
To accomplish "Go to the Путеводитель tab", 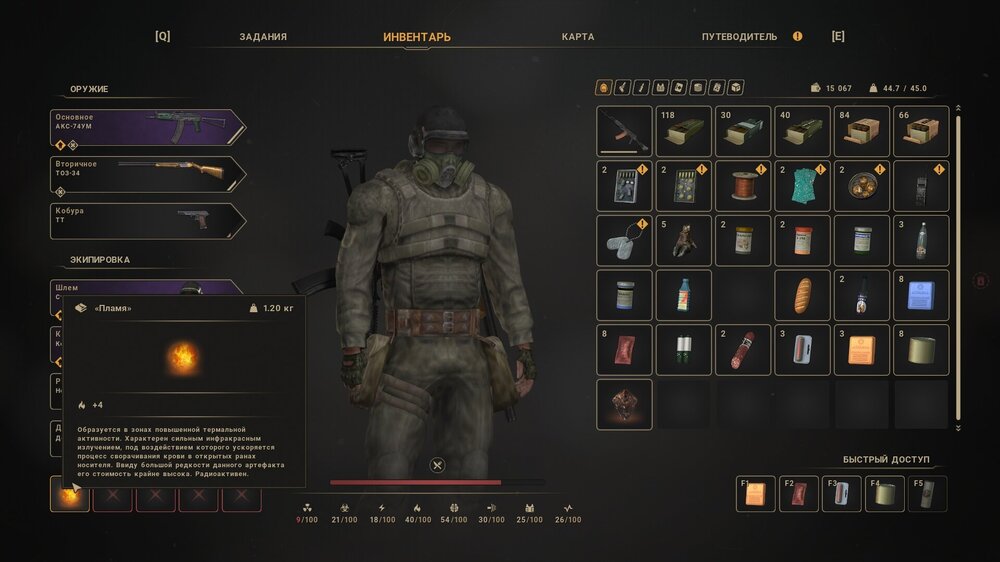I will pos(739,37).
